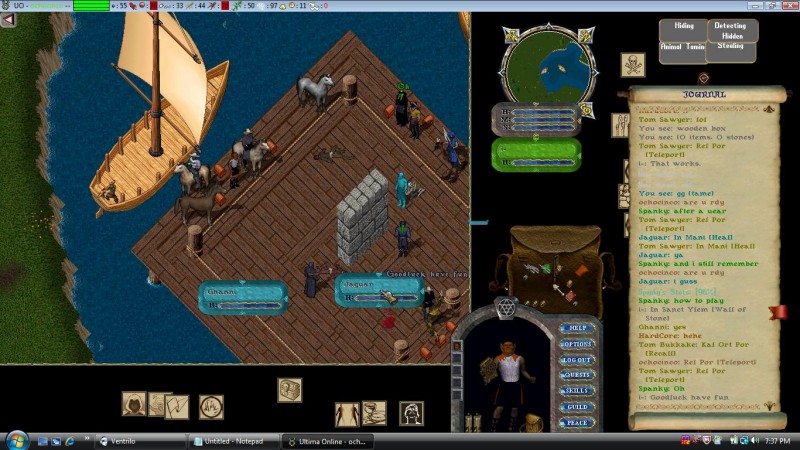Click the Log Out button
This screenshot has height=450, width=800.
coord(577,359)
